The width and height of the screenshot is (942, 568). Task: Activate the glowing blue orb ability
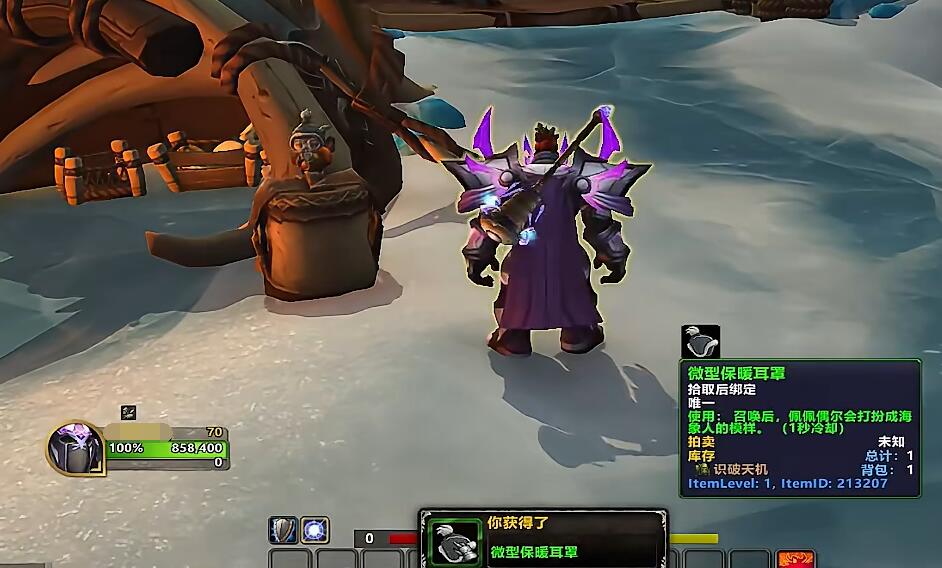(x=316, y=531)
